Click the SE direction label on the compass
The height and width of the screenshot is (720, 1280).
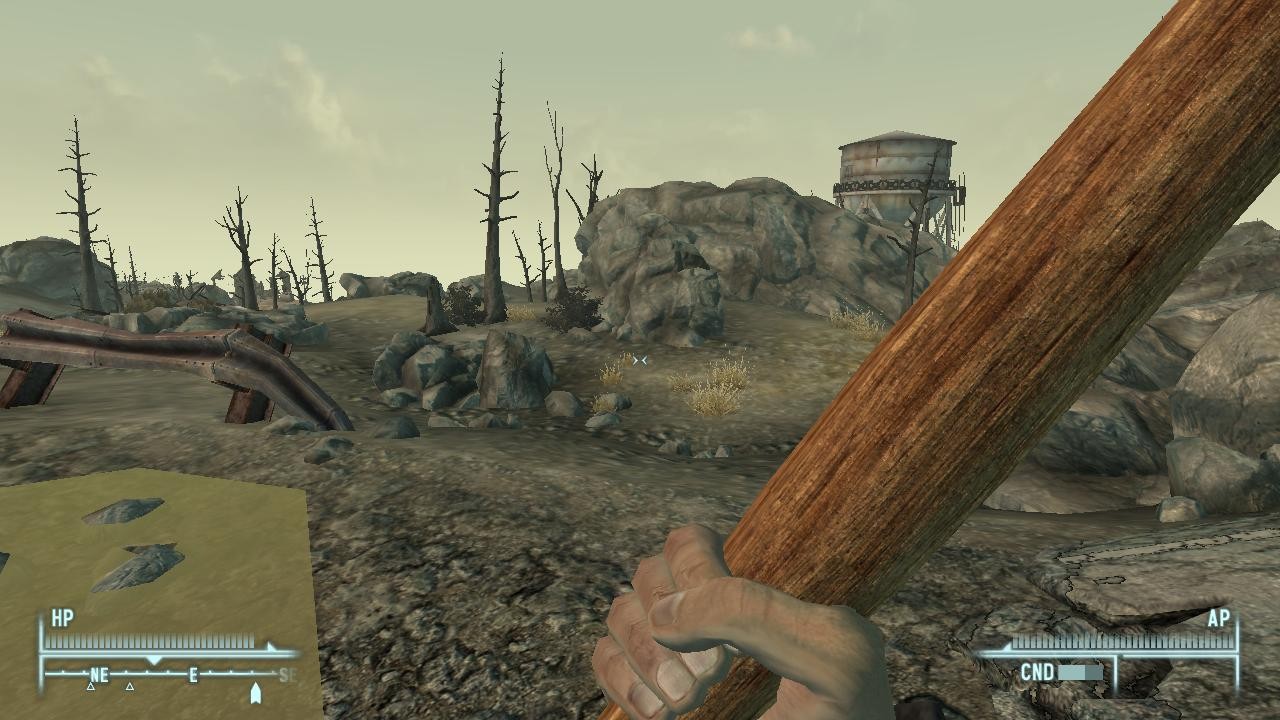point(286,674)
